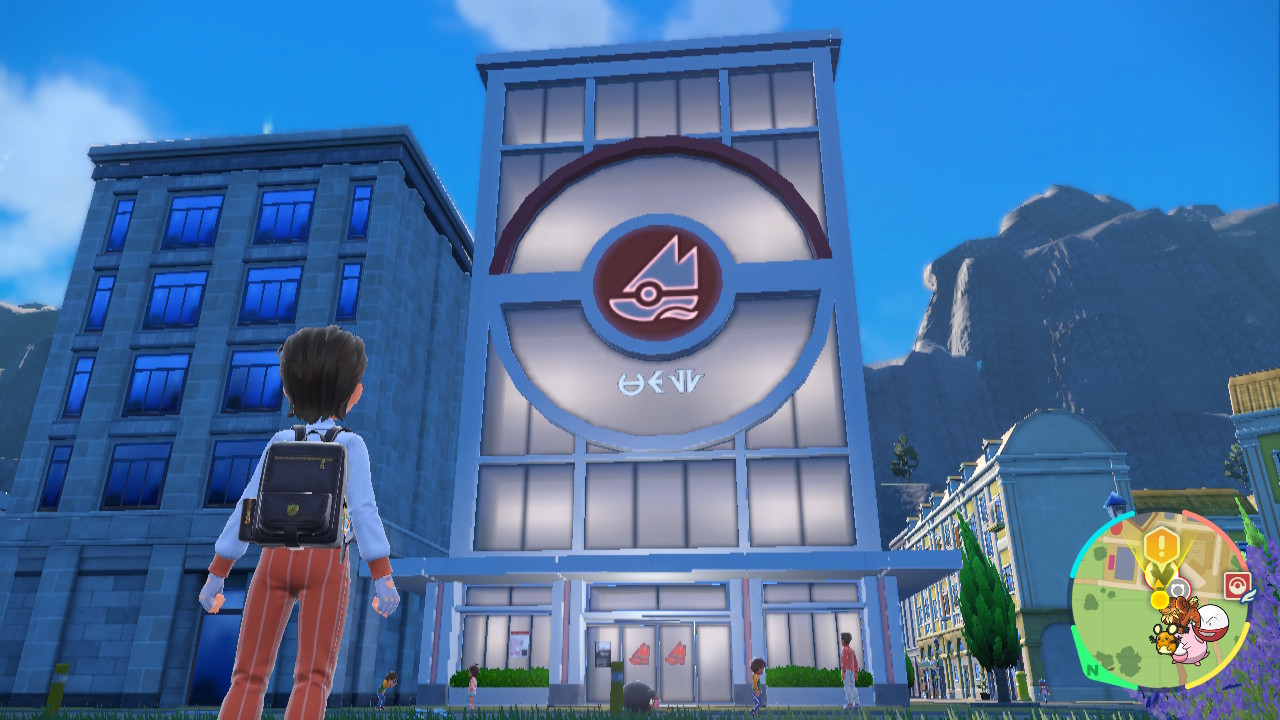Select the pink poster on the left shop window
Image resolution: width=1280 pixels, height=720 pixels.
tap(520, 645)
